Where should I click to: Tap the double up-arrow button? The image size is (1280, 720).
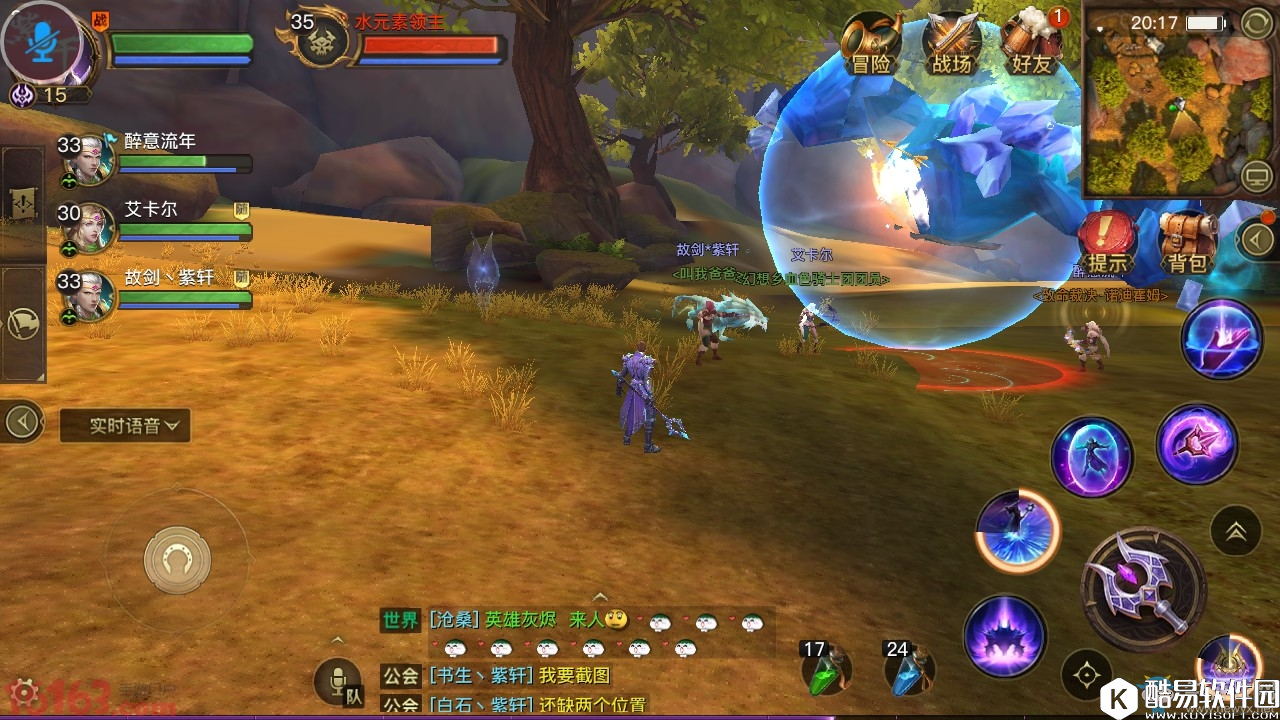pyautogui.click(x=1235, y=531)
